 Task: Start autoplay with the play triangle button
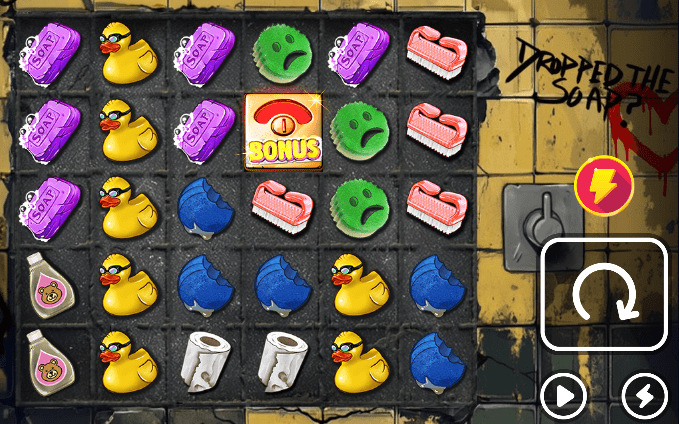pyautogui.click(x=564, y=397)
